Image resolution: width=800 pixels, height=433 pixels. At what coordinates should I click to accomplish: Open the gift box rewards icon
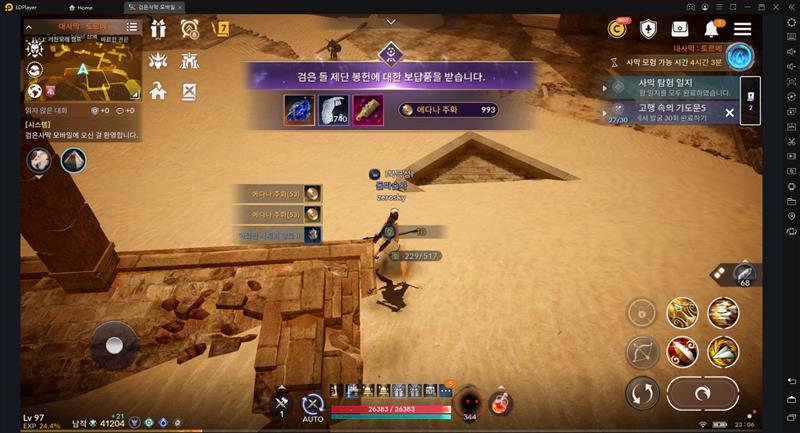pos(158,29)
